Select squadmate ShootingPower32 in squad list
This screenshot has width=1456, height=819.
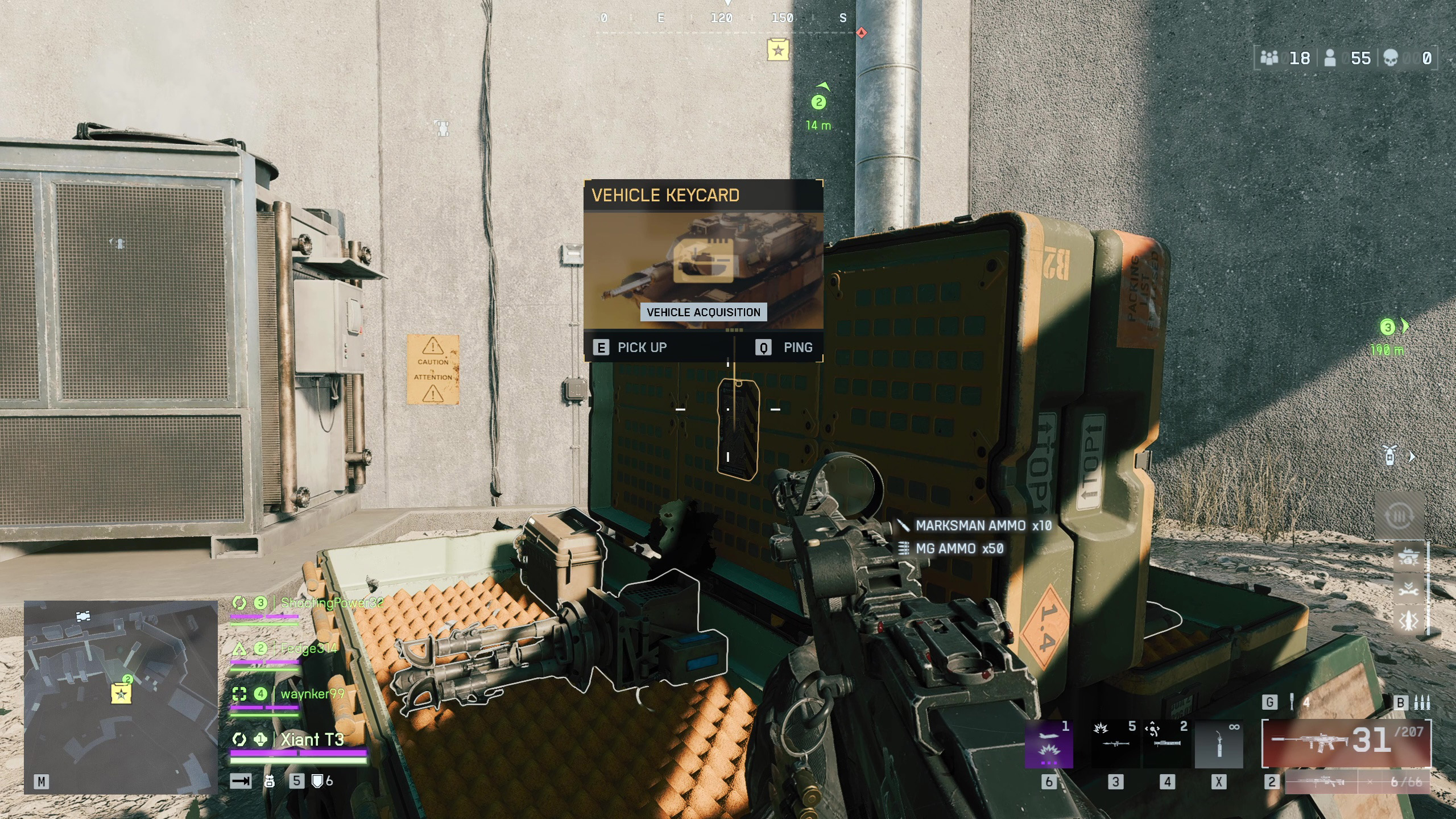(332, 603)
